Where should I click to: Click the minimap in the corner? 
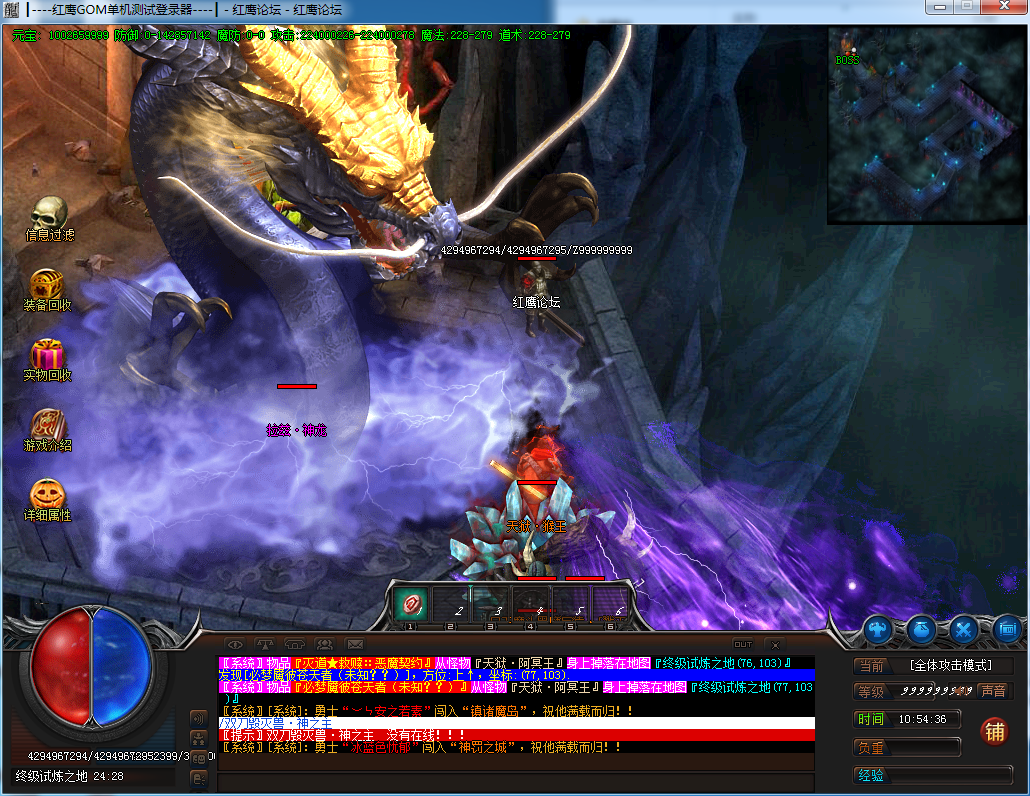[x=926, y=124]
